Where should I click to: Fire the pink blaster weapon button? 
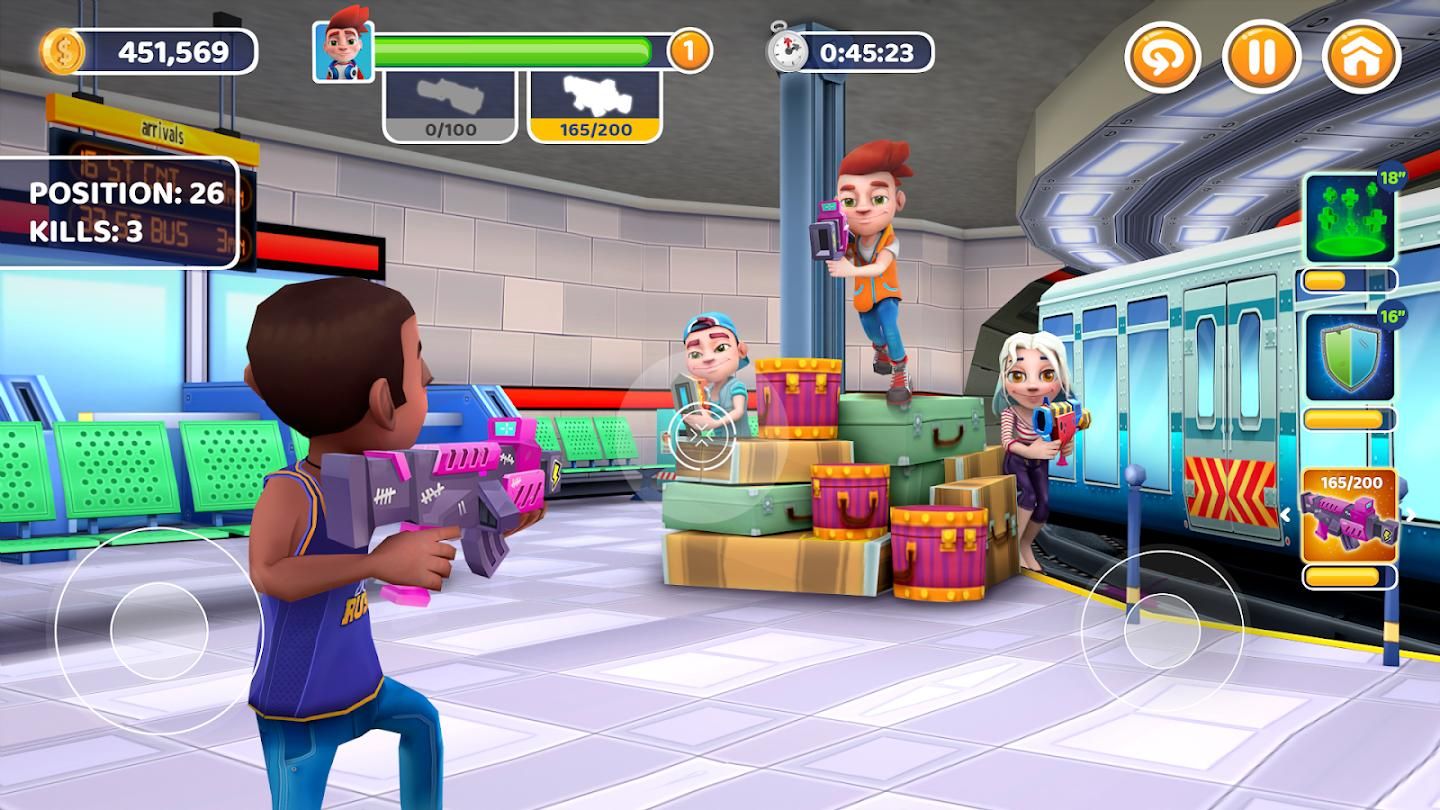click(x=1349, y=515)
